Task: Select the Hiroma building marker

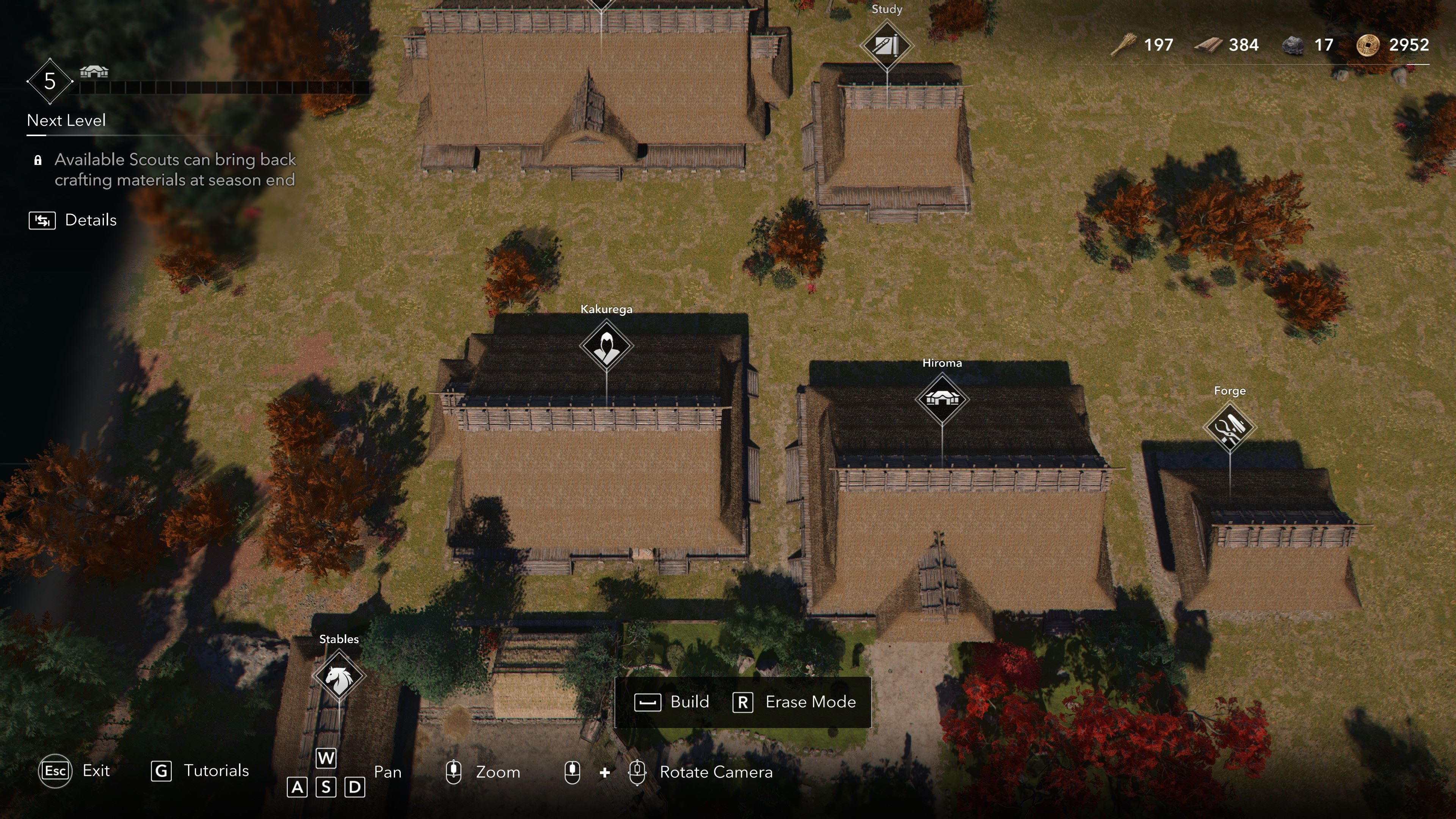Action: click(x=941, y=399)
